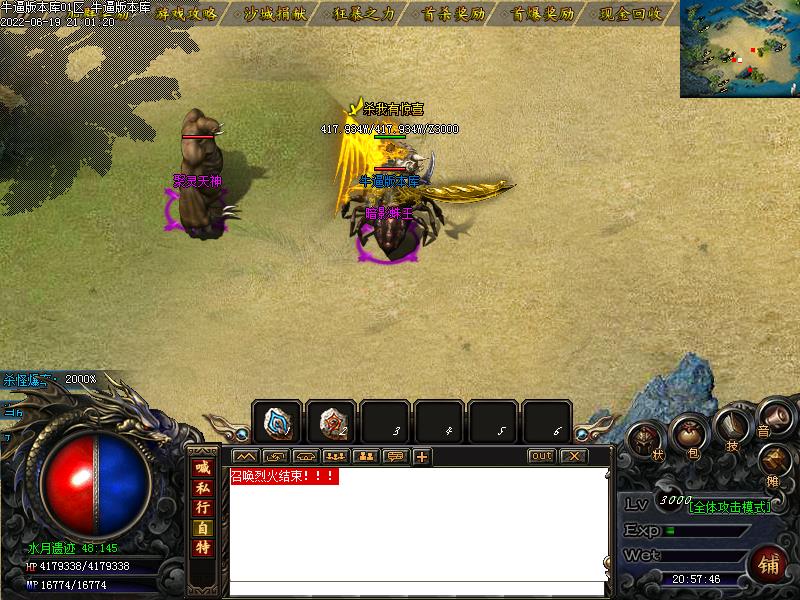Switch chat to the 喊 shout channel
800x600 pixels.
pos(203,468)
